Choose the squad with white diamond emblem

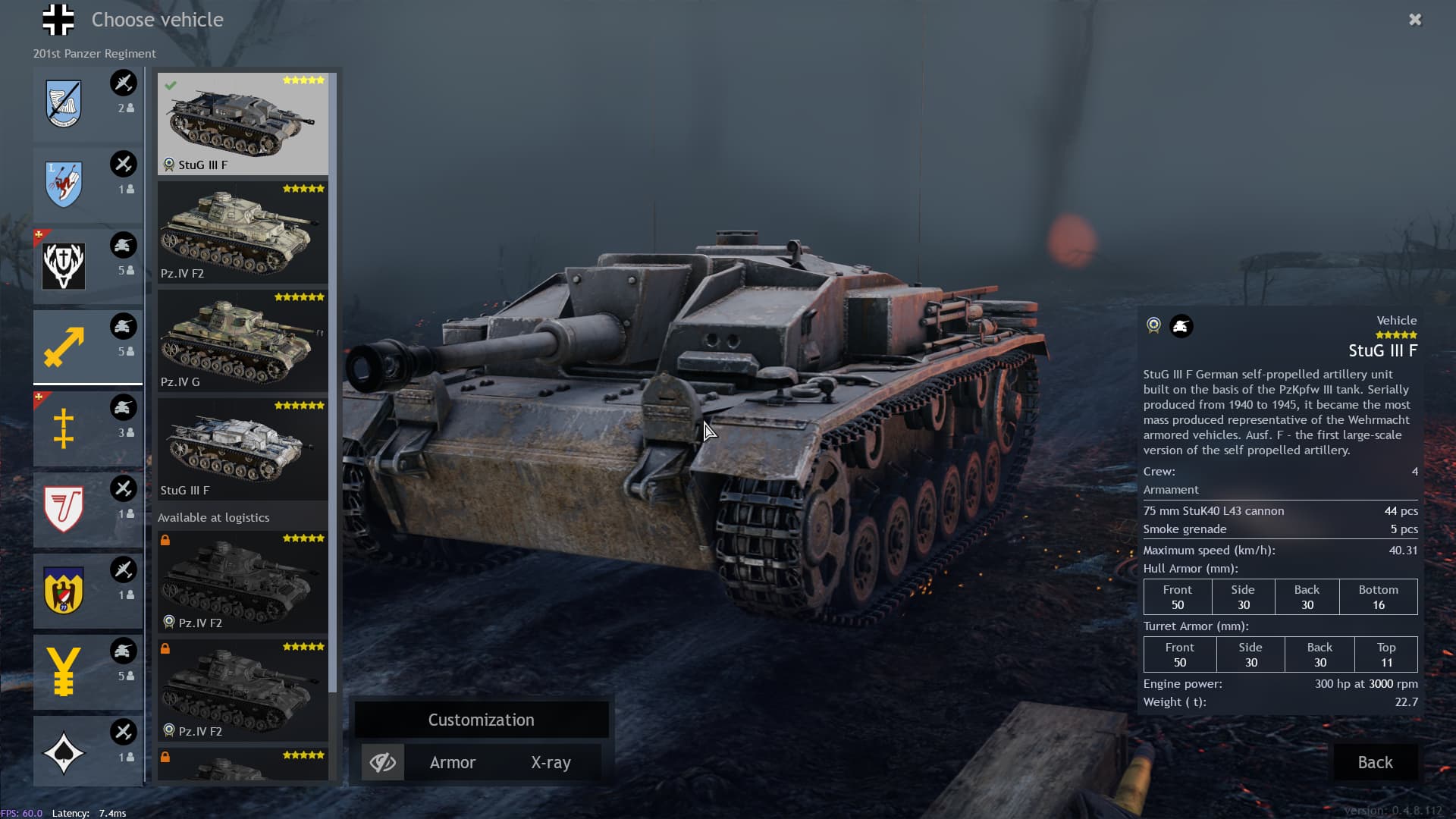[87, 752]
